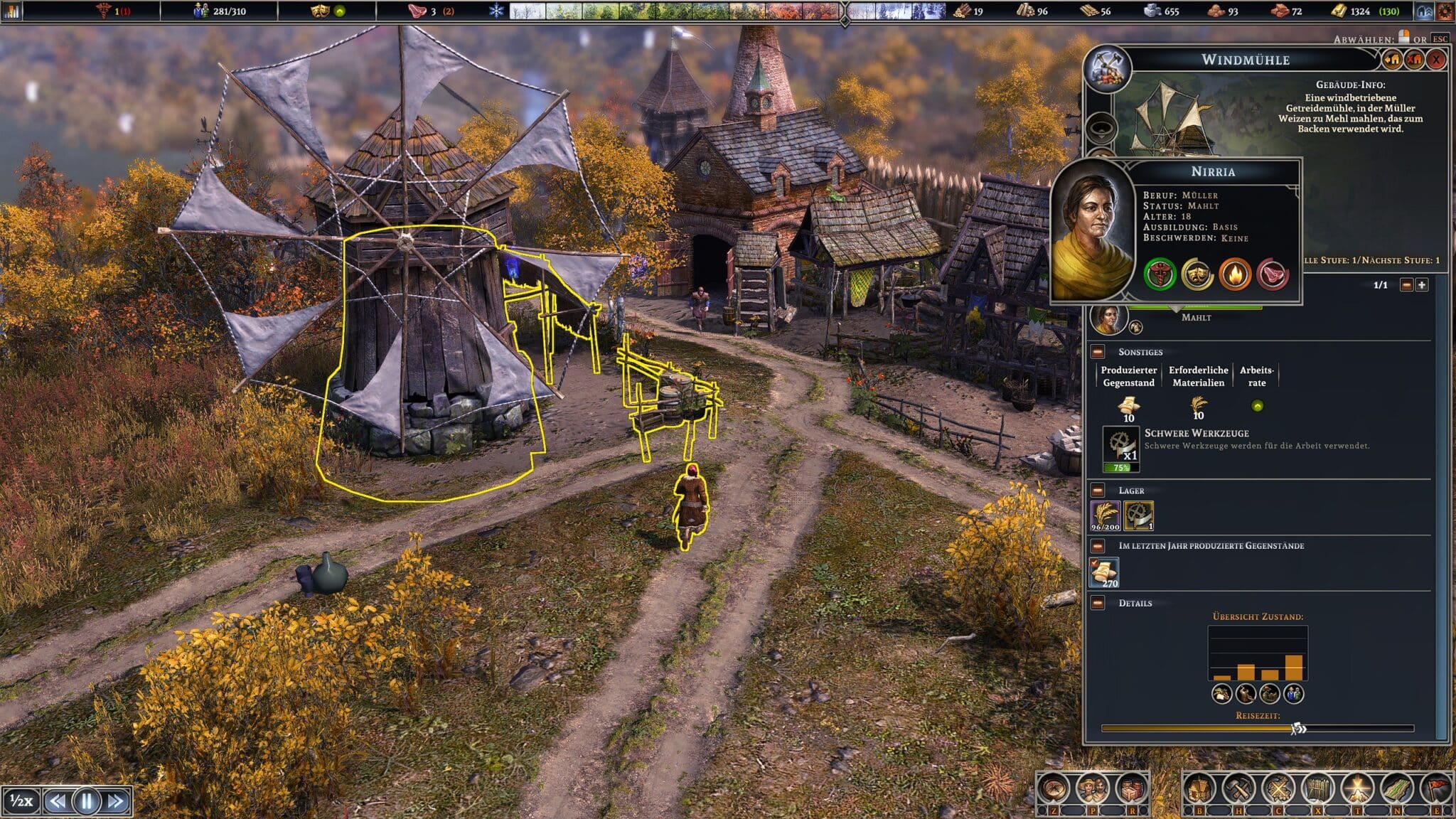Collapse the Sonstiges section
The height and width of the screenshot is (819, 1456).
[x=1098, y=352]
